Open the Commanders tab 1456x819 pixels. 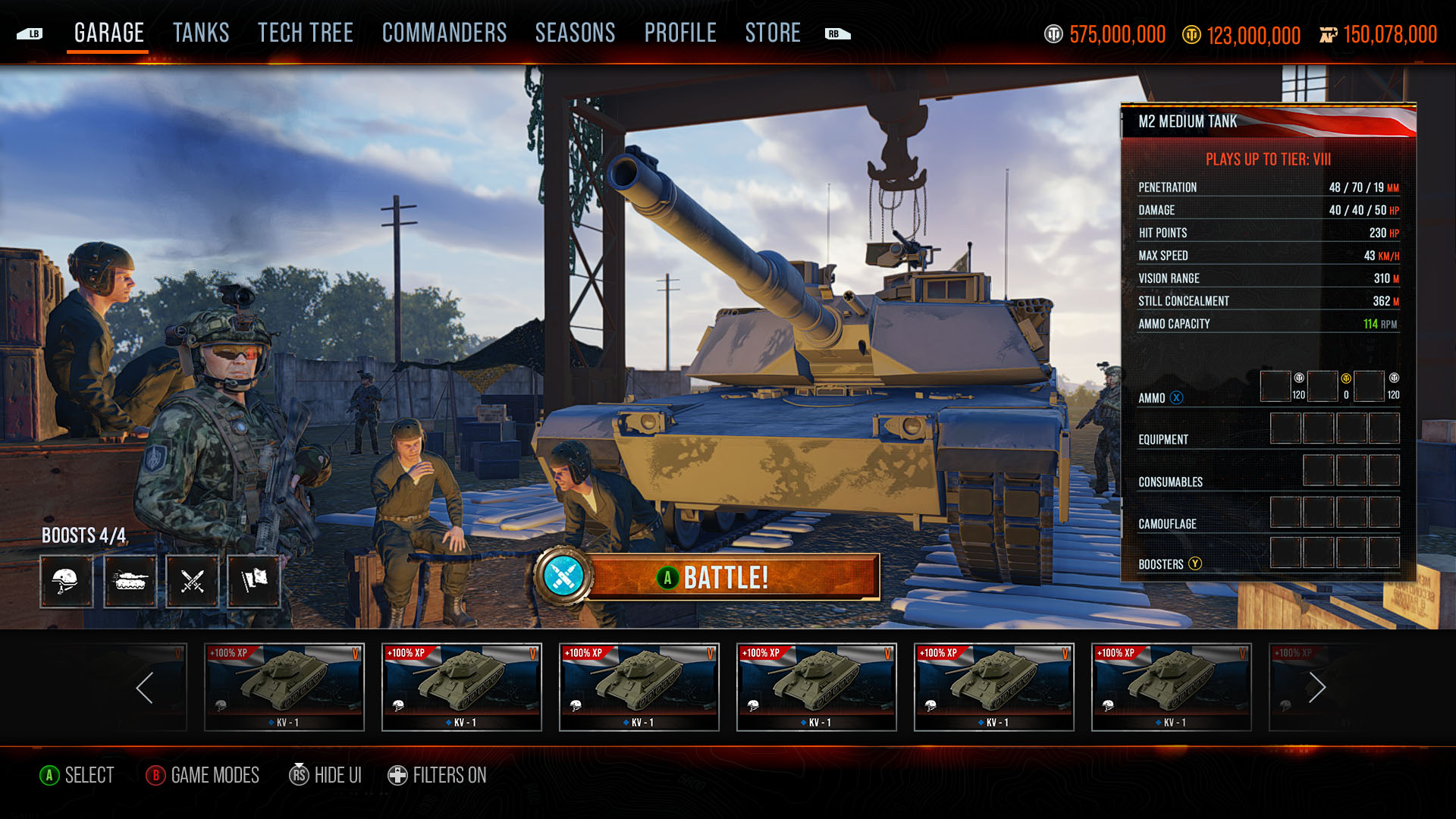(x=444, y=33)
